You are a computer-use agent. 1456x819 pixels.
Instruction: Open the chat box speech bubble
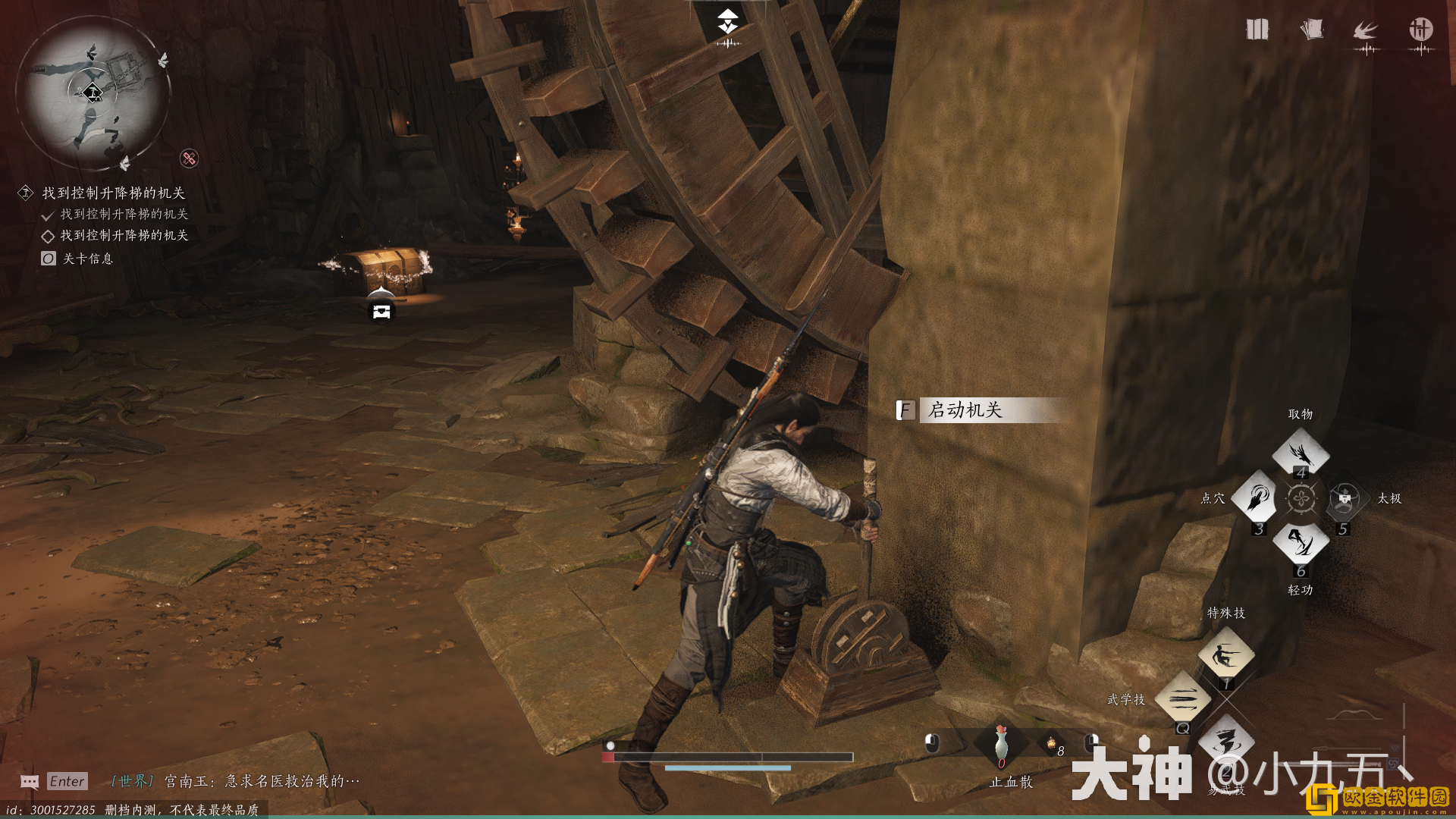click(30, 782)
